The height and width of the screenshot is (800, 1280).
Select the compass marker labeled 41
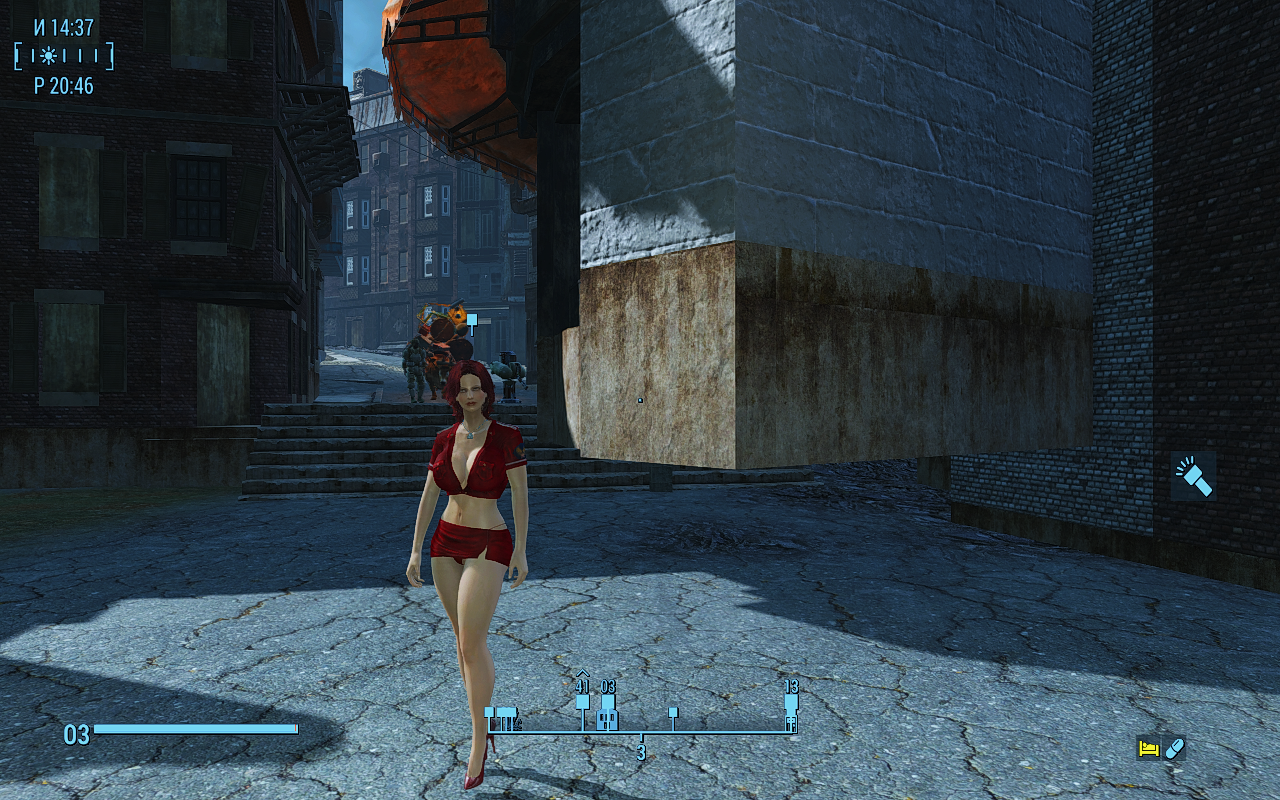[583, 701]
